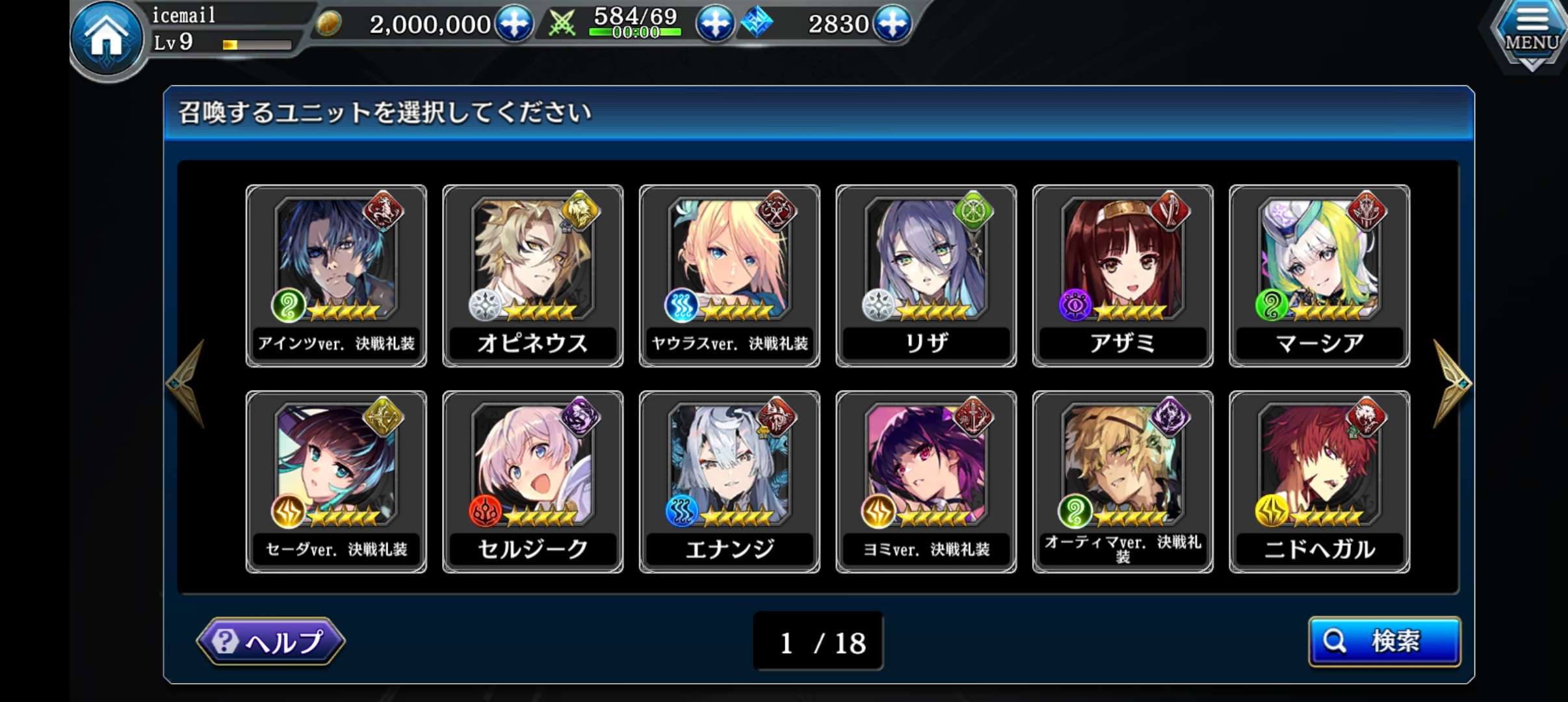1568x702 pixels.
Task: Open the ヘルプ help dialog
Action: coord(270,642)
